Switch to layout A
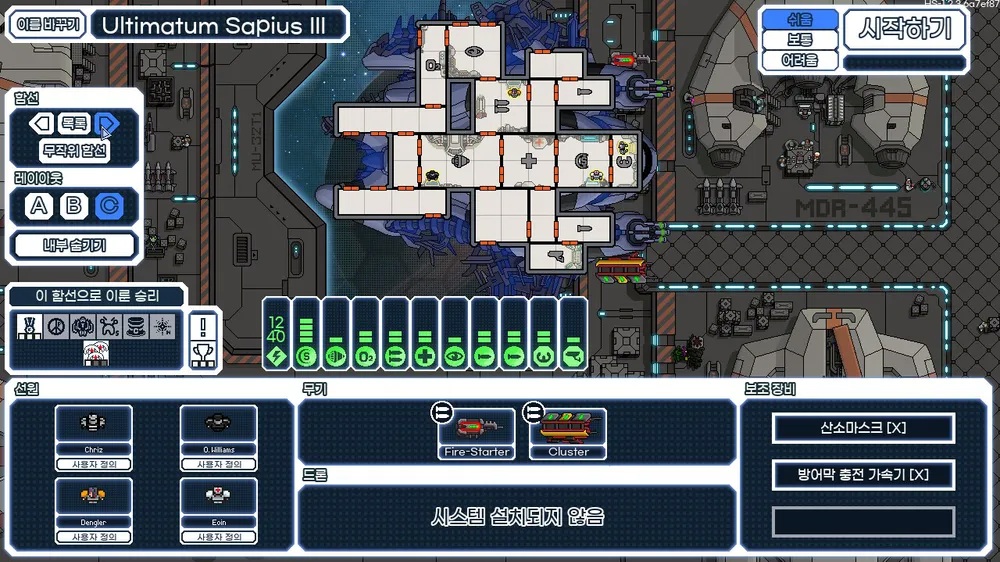 pos(39,207)
